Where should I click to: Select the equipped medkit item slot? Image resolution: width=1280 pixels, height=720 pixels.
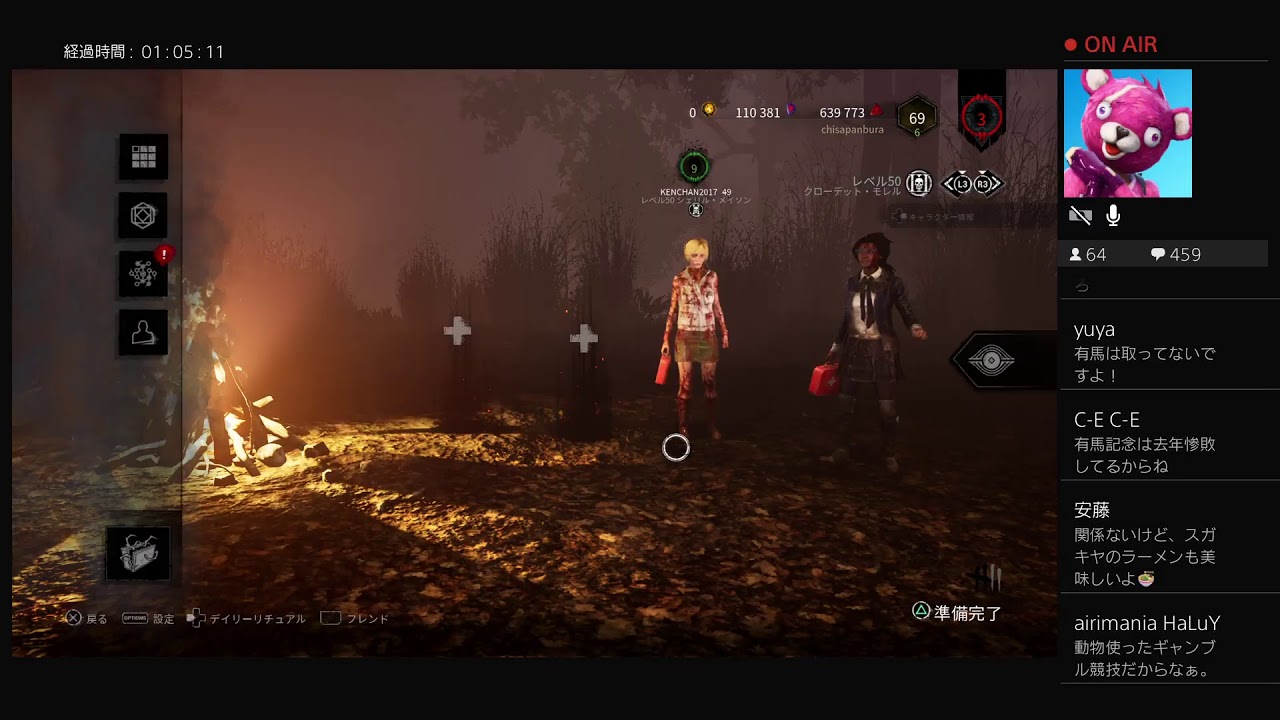(x=138, y=554)
